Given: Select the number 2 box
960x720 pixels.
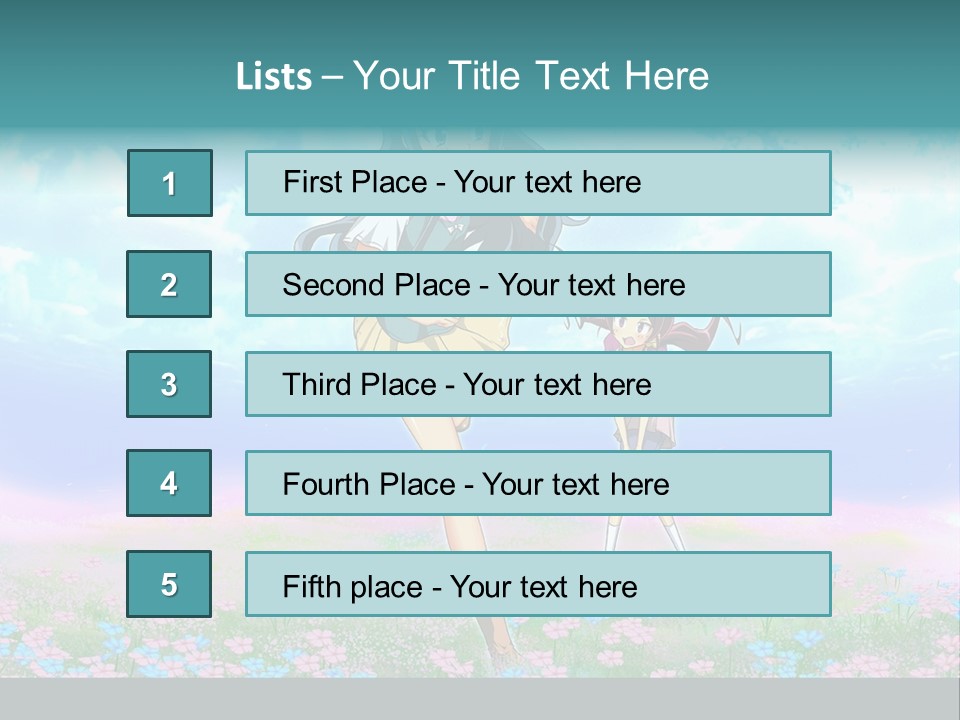Looking at the screenshot, I should 169,284.
